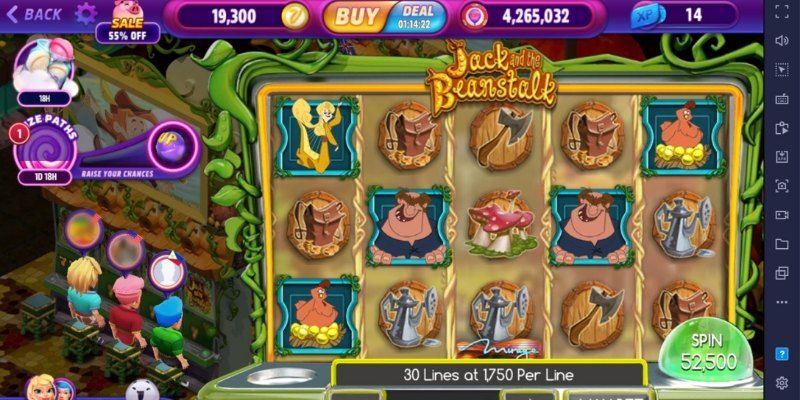The image size is (800, 400).
Task: Go back using the Back button
Action: (x=36, y=14)
